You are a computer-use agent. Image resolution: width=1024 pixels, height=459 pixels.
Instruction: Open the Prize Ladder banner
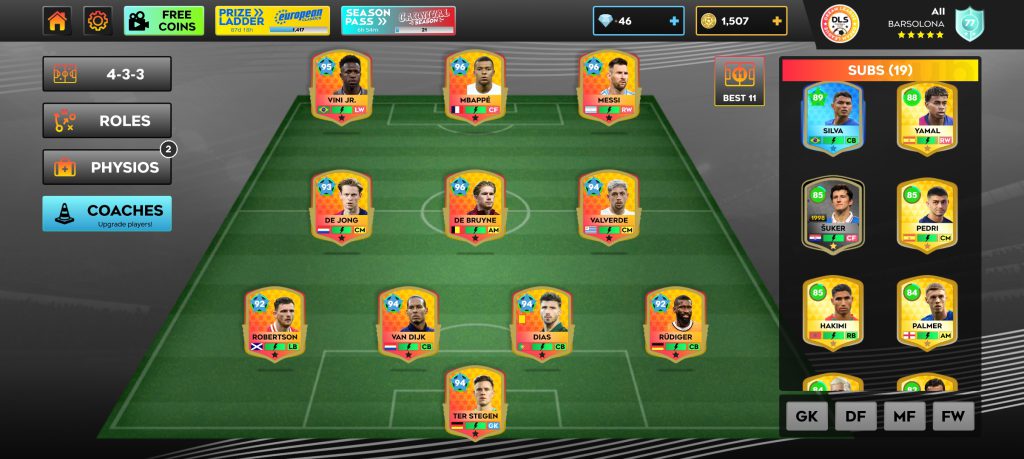click(272, 20)
